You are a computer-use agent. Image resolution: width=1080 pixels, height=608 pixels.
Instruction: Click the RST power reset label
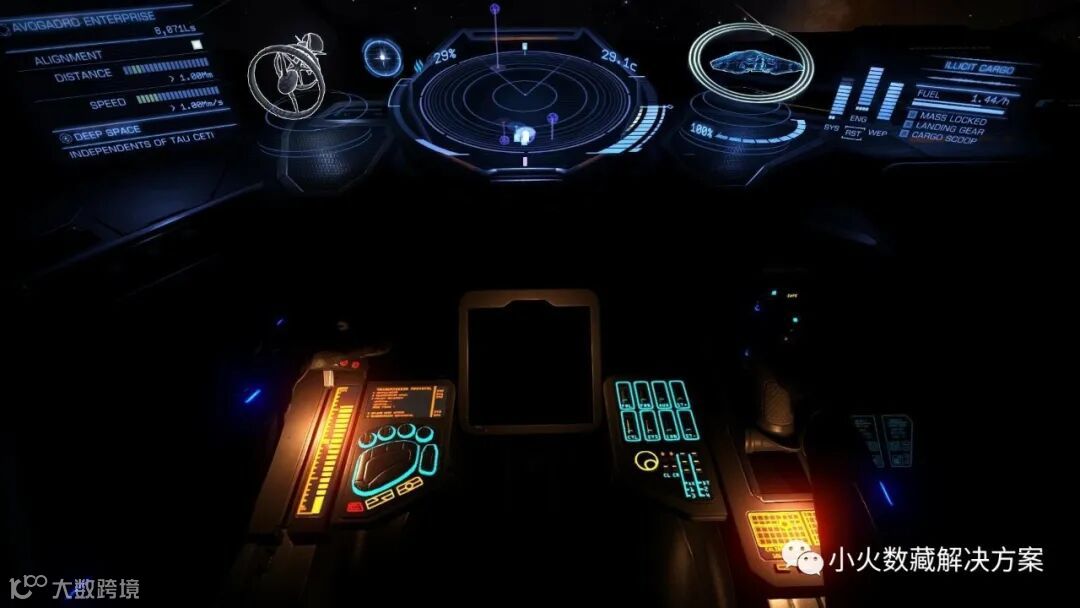coord(854,132)
